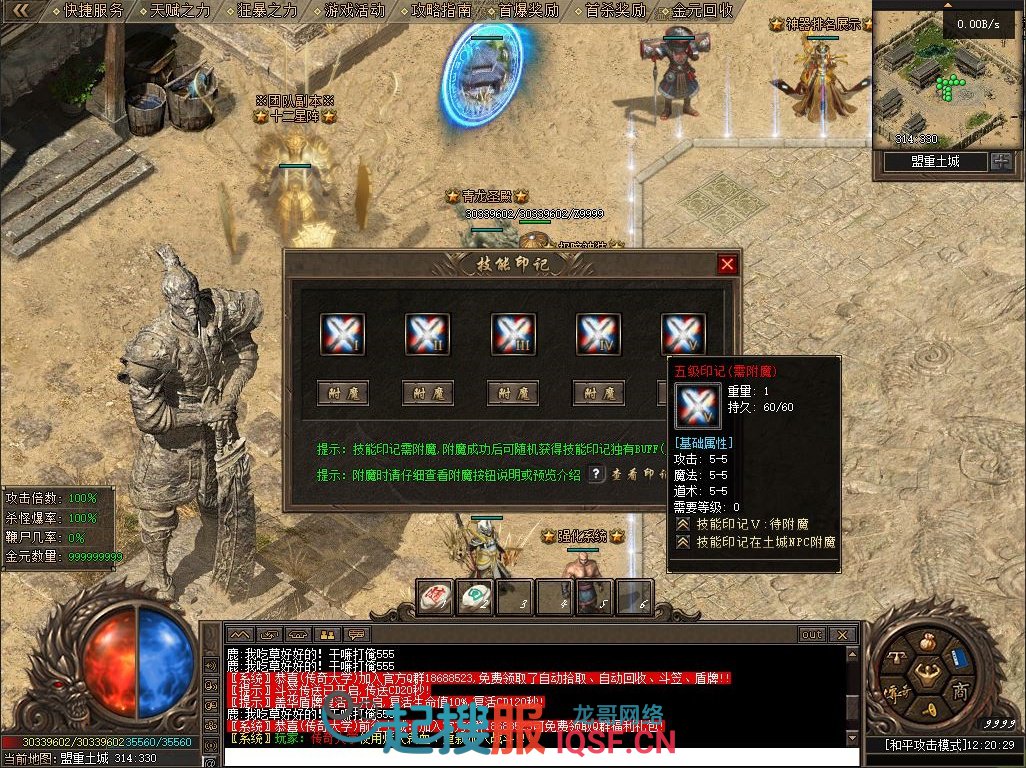The image size is (1026, 768).
Task: Enchant (附魔) the level III skill mark
Action: pyautogui.click(x=513, y=393)
